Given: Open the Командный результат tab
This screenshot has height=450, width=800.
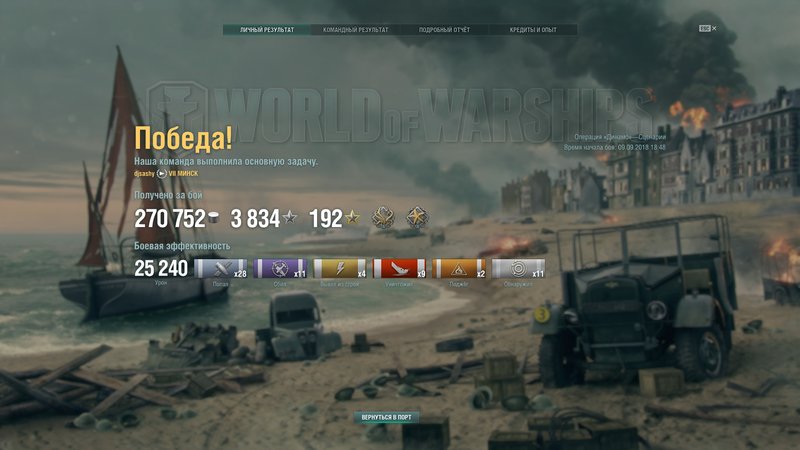Looking at the screenshot, I should [x=355, y=30].
